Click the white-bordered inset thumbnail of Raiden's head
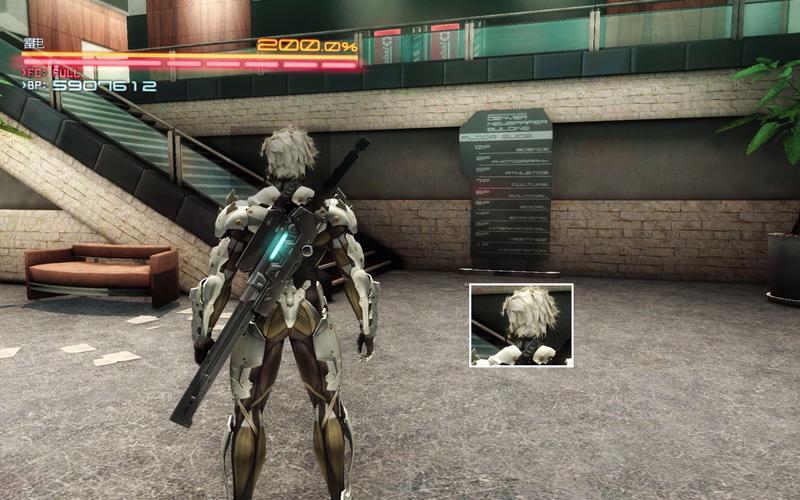This screenshot has width=800, height=500. coord(521,325)
